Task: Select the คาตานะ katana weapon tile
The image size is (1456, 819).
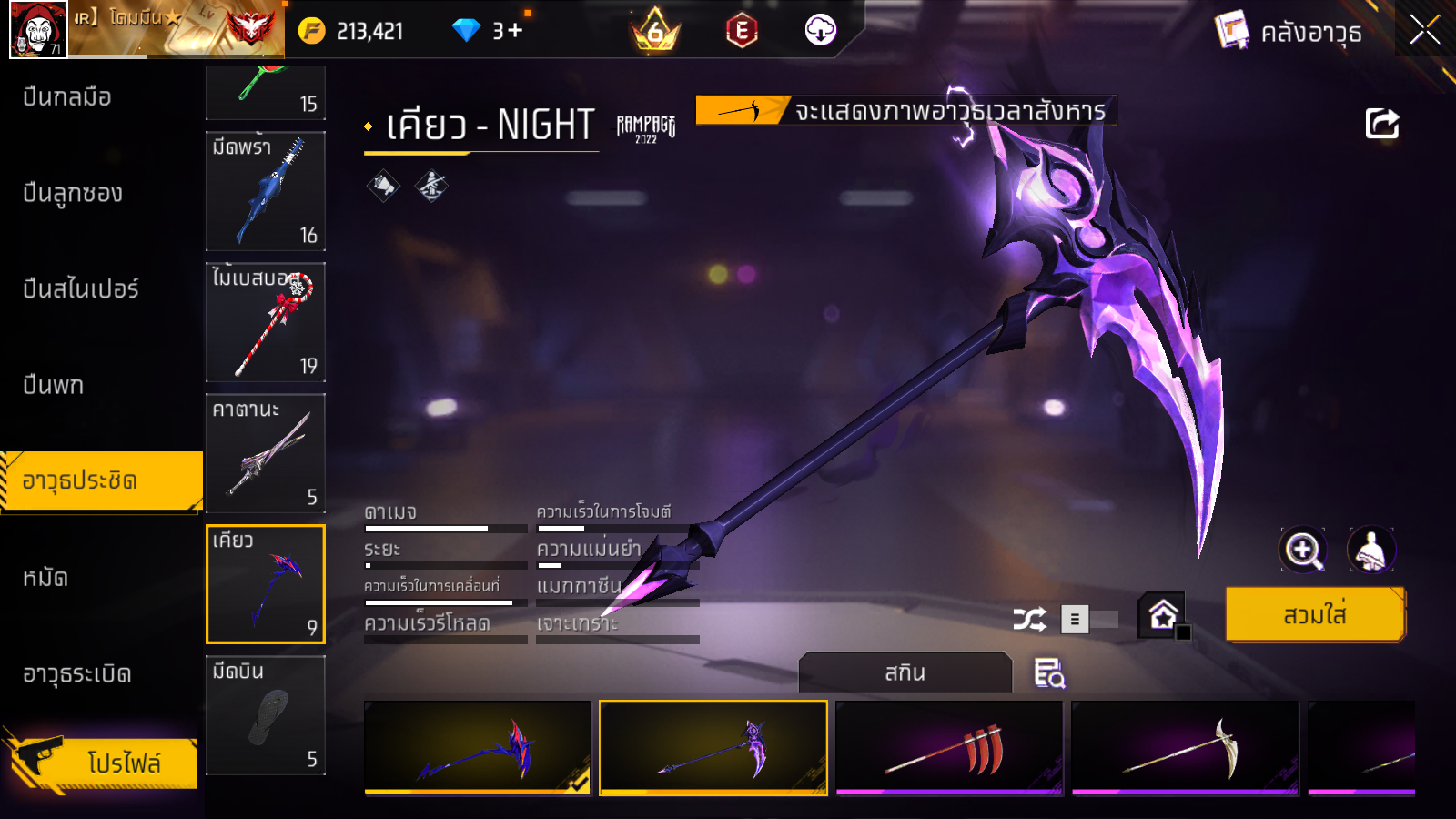Action: 266,453
